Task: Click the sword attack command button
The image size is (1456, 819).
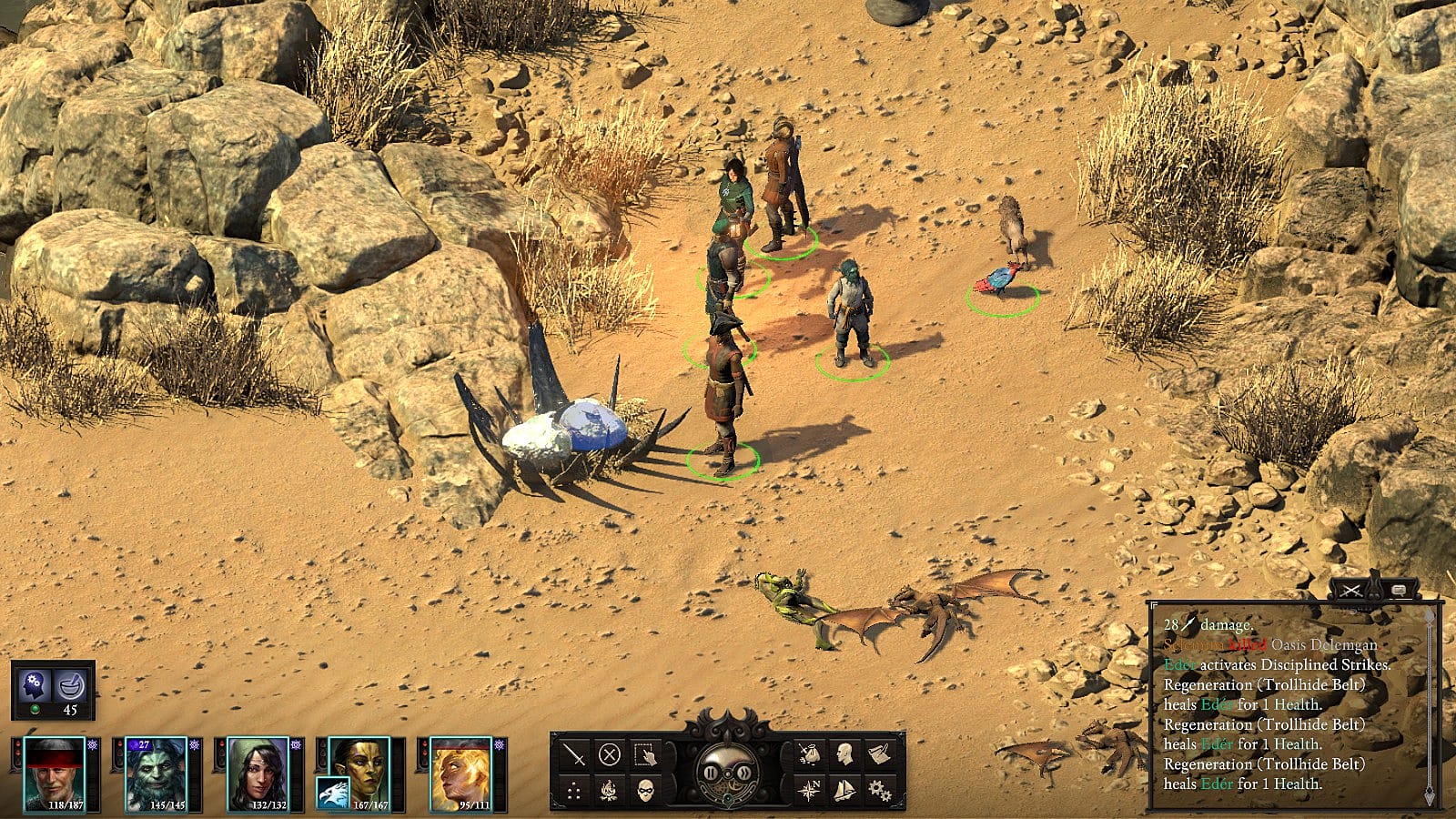Action: click(574, 754)
